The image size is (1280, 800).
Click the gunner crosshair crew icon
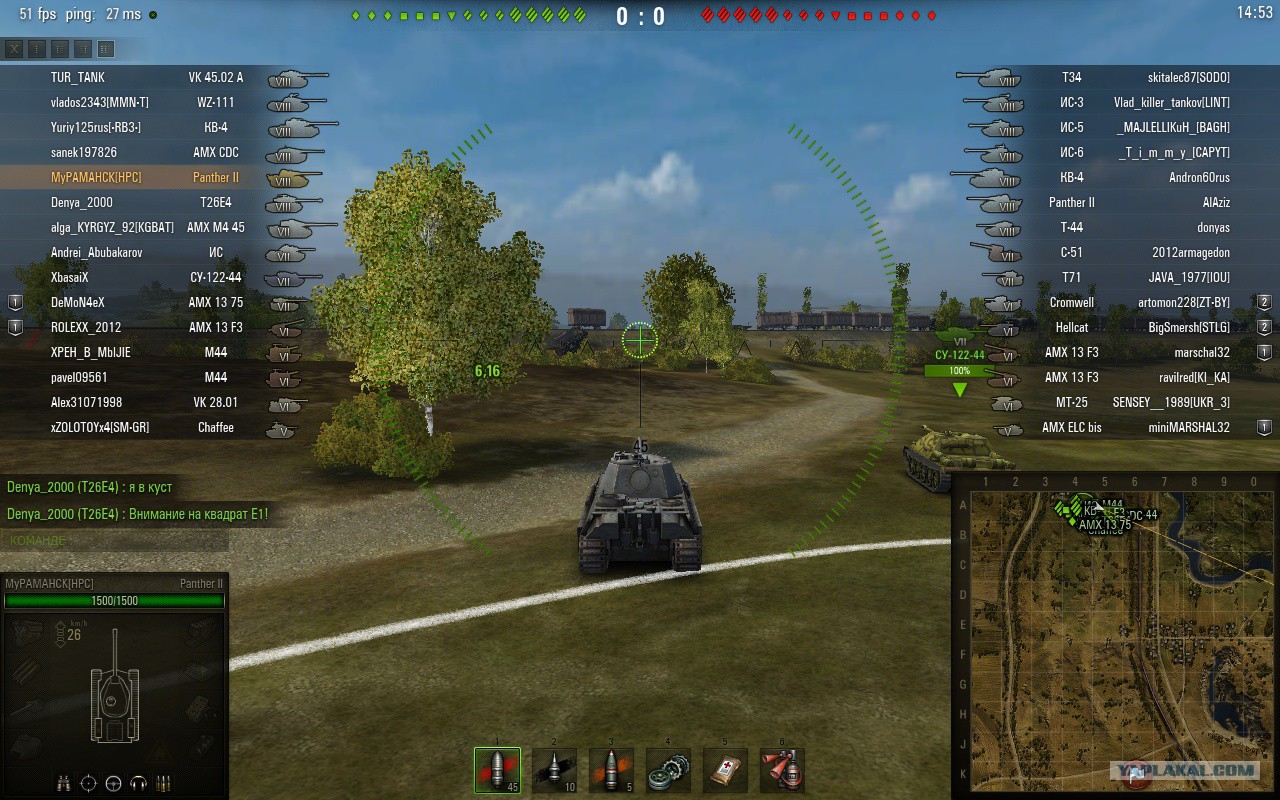89,783
